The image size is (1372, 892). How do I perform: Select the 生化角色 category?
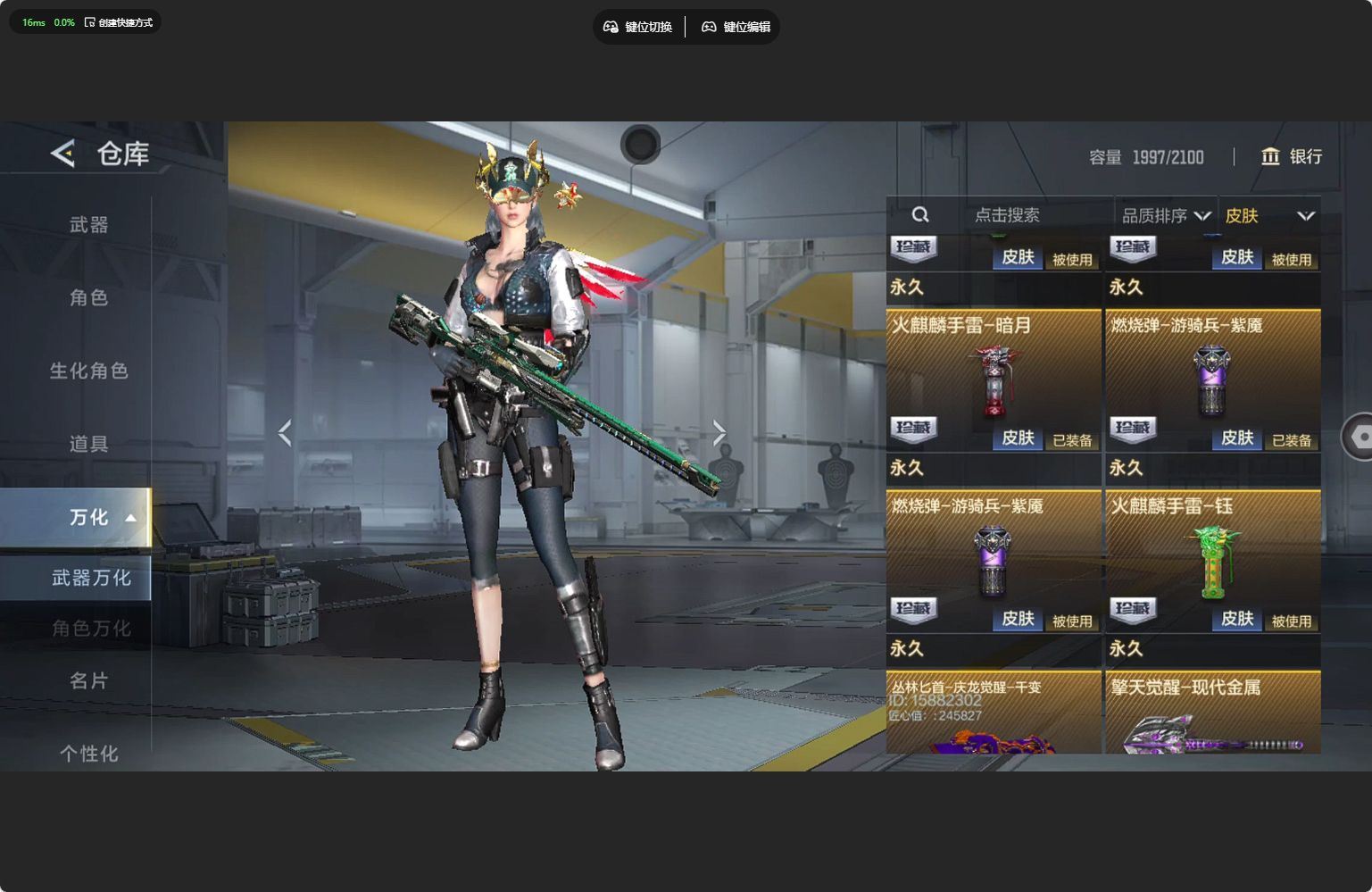(x=88, y=371)
